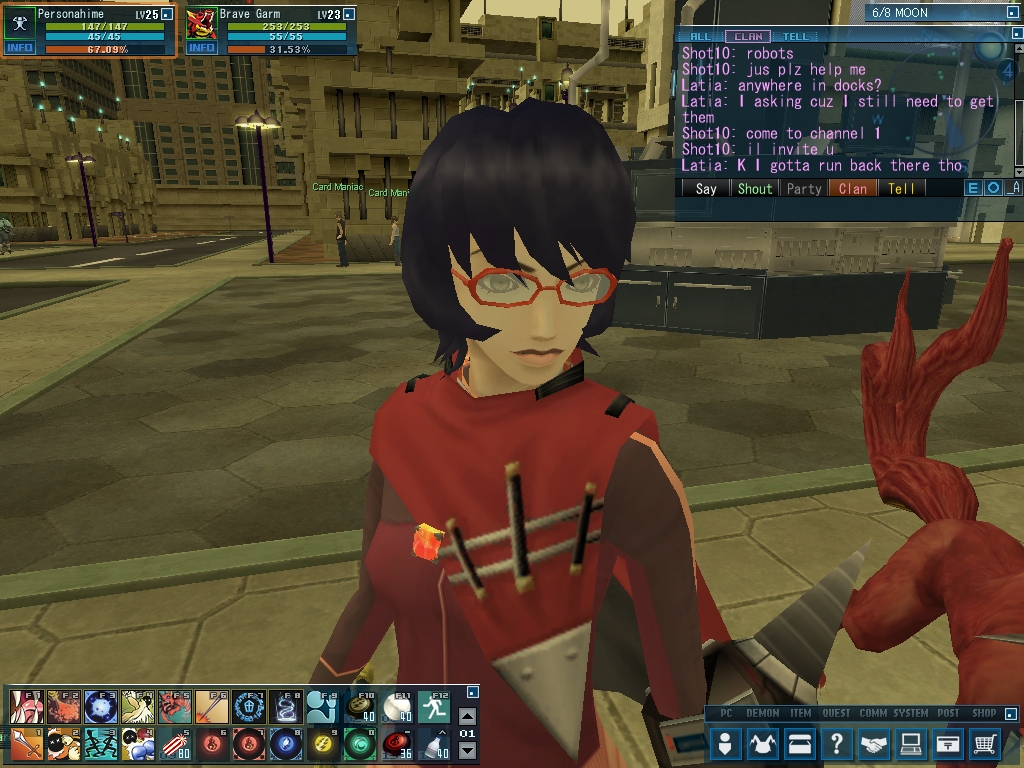Open the PC character menu icon
The width and height of the screenshot is (1024, 768).
pos(727,744)
